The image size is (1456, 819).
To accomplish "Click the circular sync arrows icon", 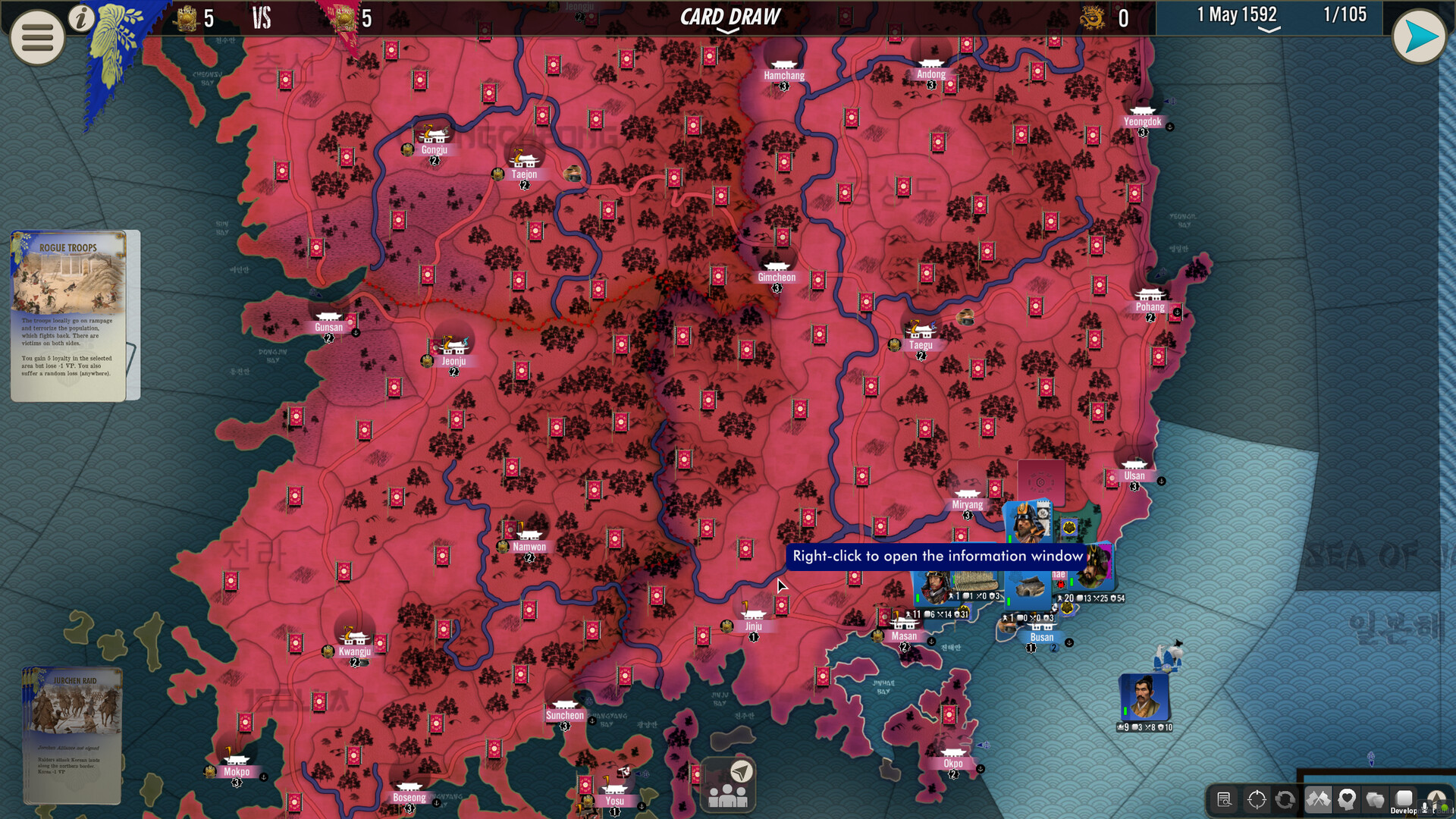I will click(x=1285, y=799).
